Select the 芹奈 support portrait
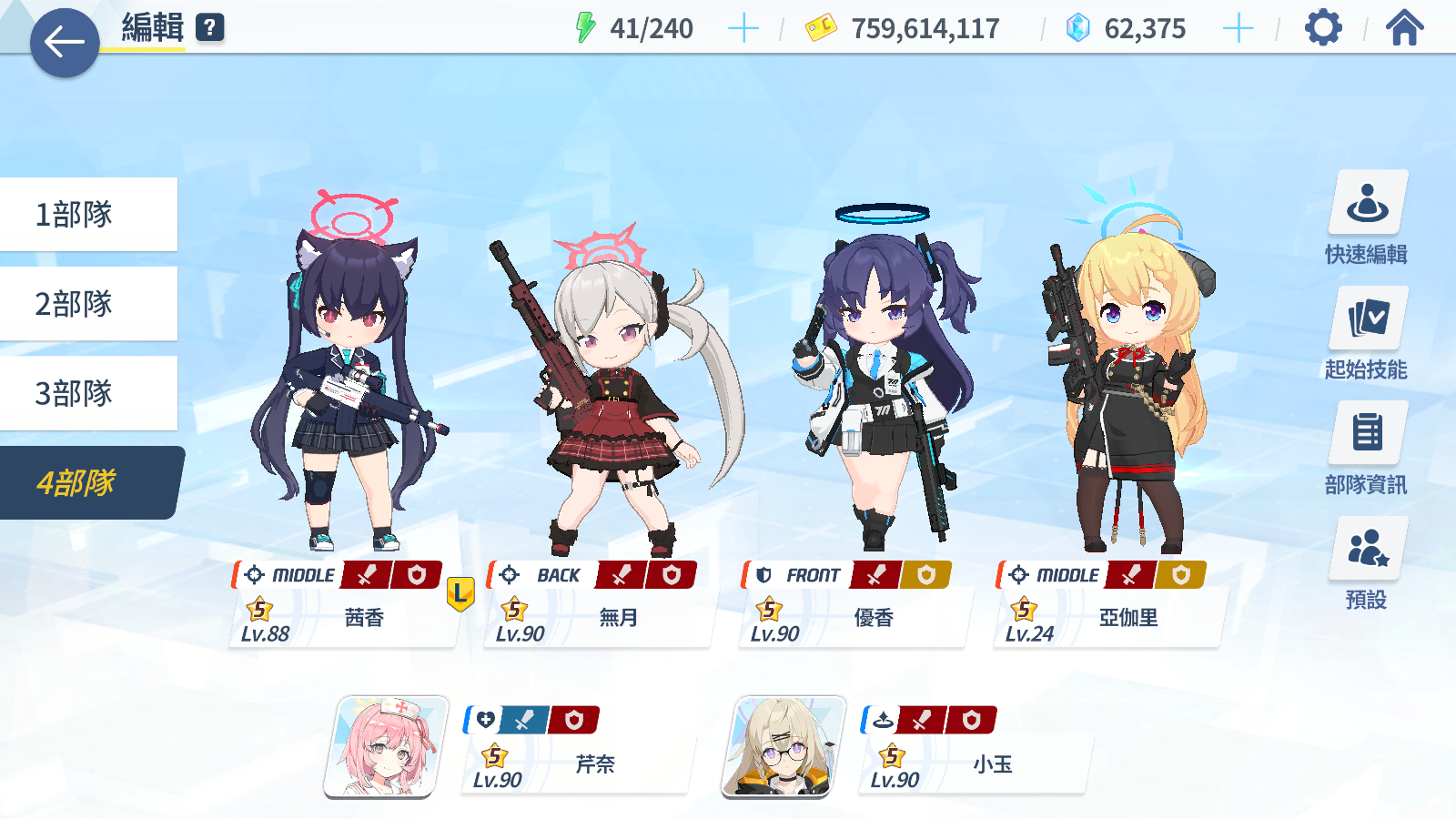Screen dimensions: 1456x819 pos(386,747)
